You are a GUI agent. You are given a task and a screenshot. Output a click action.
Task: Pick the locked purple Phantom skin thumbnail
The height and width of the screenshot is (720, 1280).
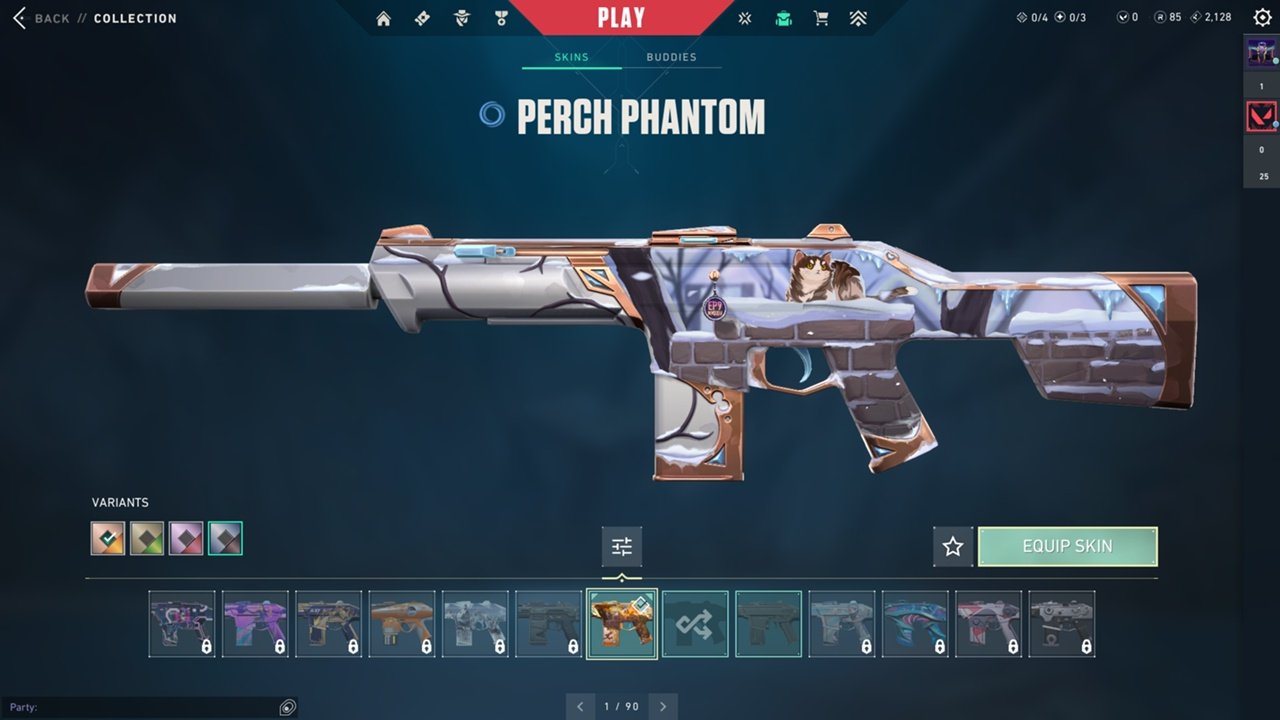[255, 624]
